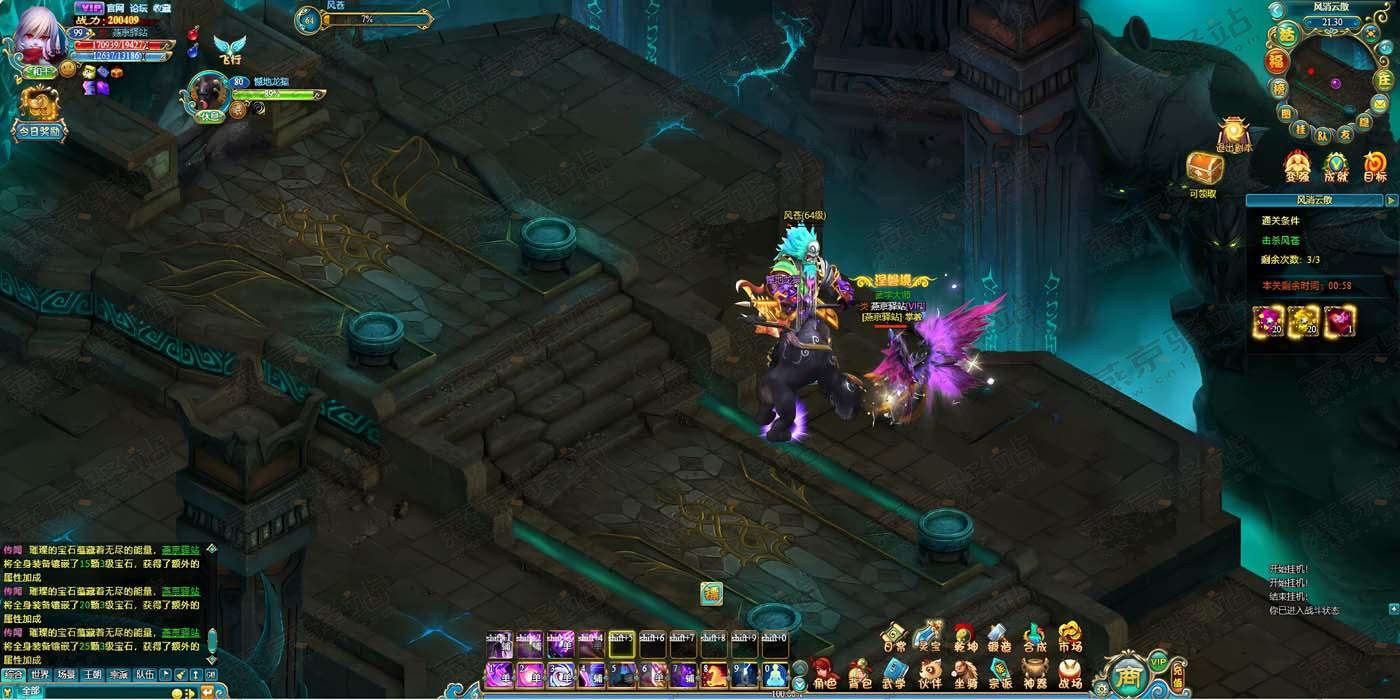Open the 目标 goals target icon
1400x700 pixels.
1375,167
